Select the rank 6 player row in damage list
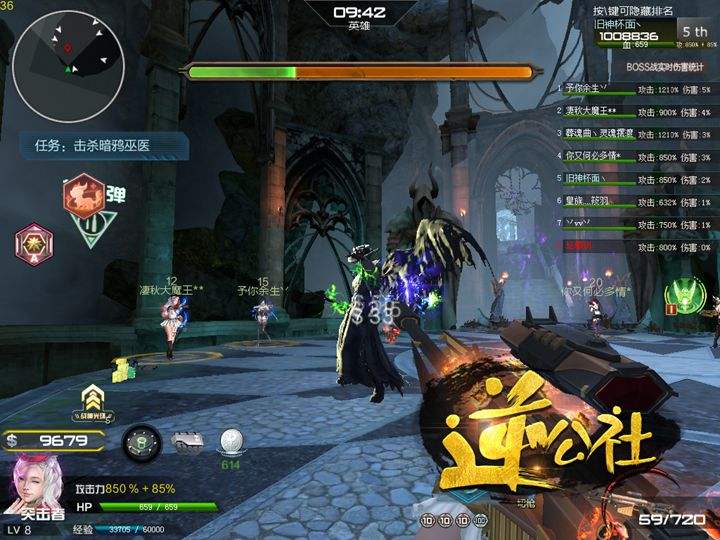 click(634, 202)
